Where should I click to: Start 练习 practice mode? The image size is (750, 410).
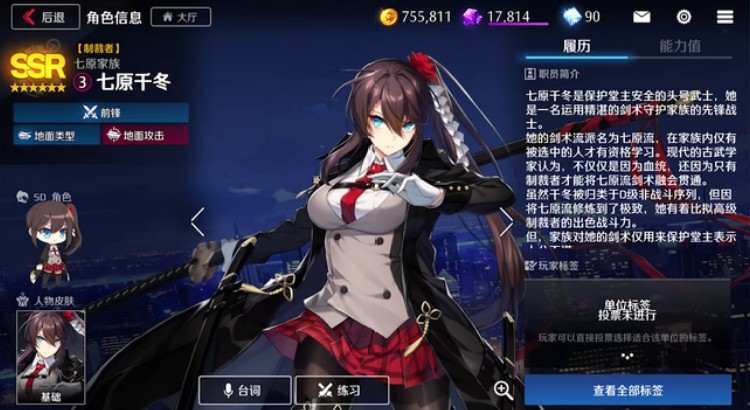[x=338, y=390]
